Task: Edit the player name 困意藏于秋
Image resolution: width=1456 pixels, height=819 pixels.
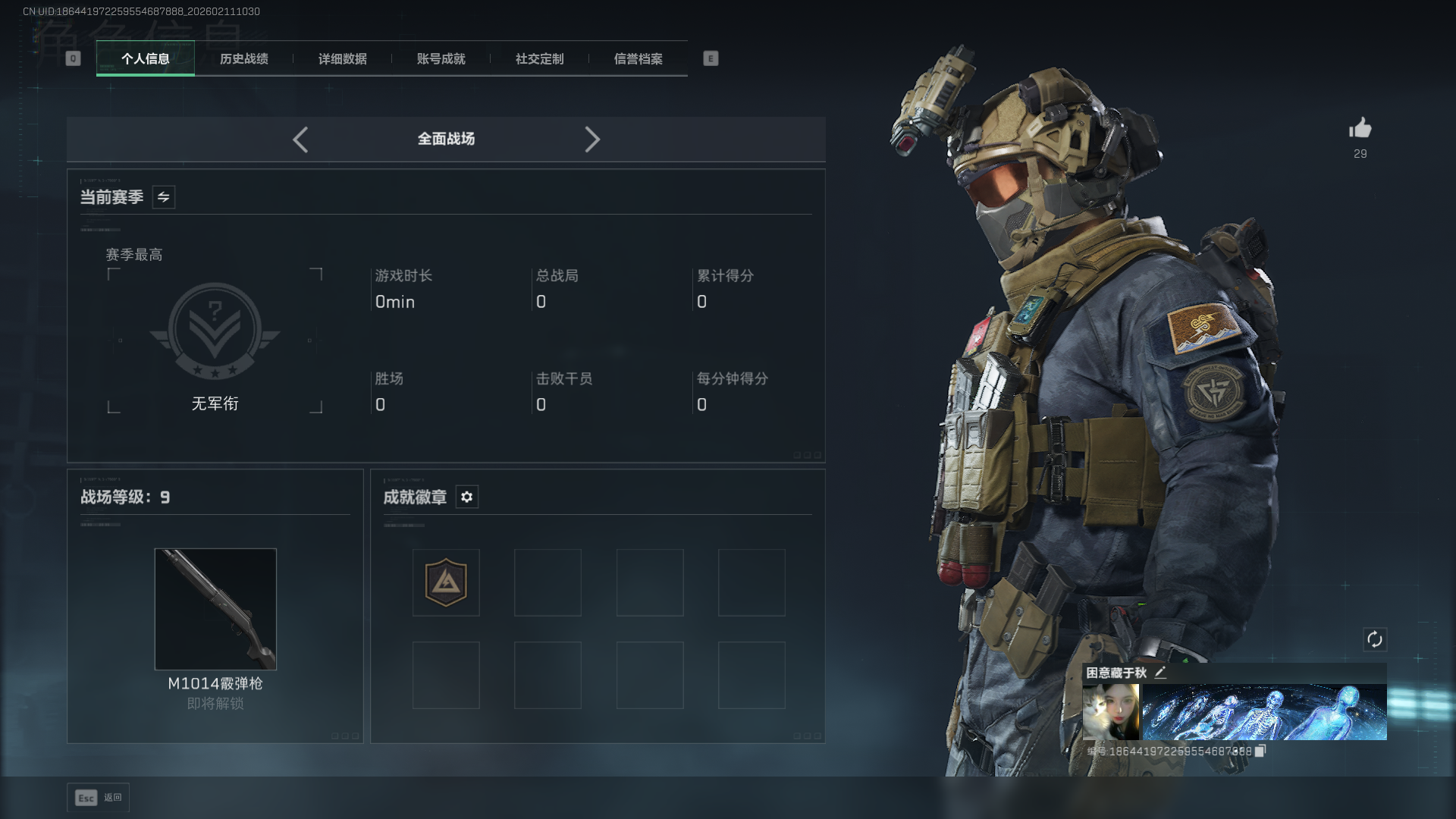Action: point(1160,673)
